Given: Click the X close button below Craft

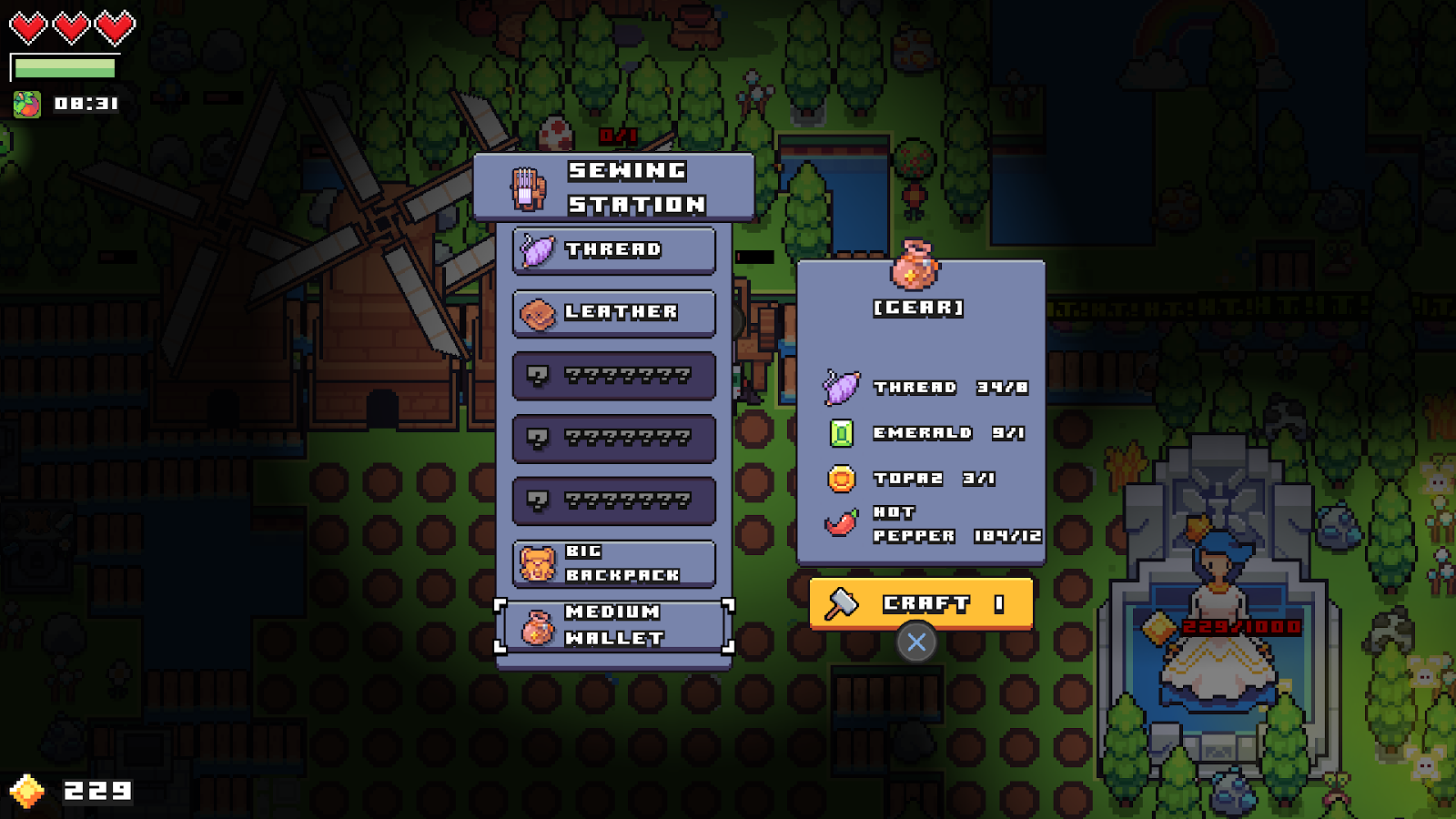Looking at the screenshot, I should (916, 642).
